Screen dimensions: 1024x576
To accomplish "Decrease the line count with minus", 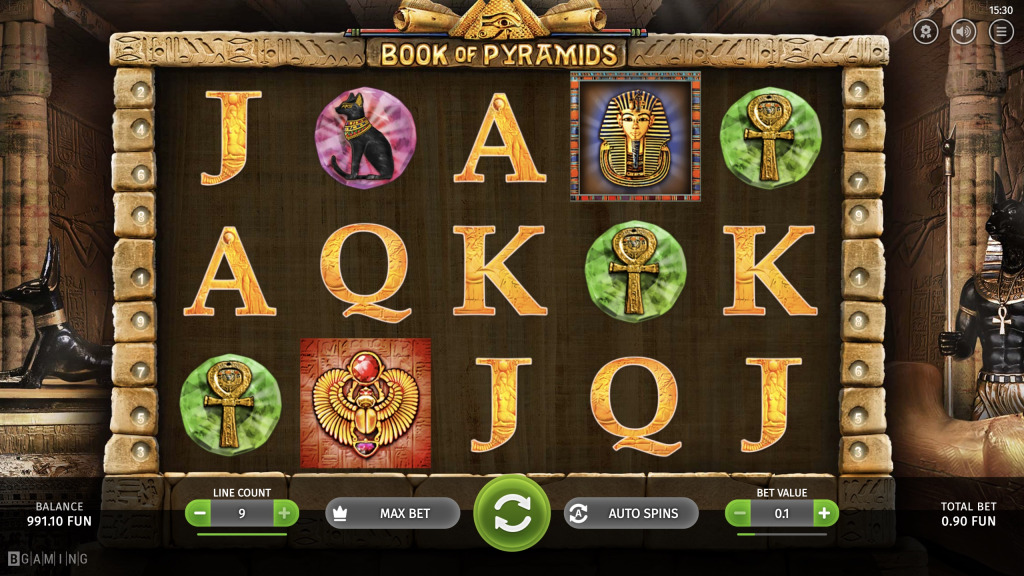I will [x=199, y=513].
